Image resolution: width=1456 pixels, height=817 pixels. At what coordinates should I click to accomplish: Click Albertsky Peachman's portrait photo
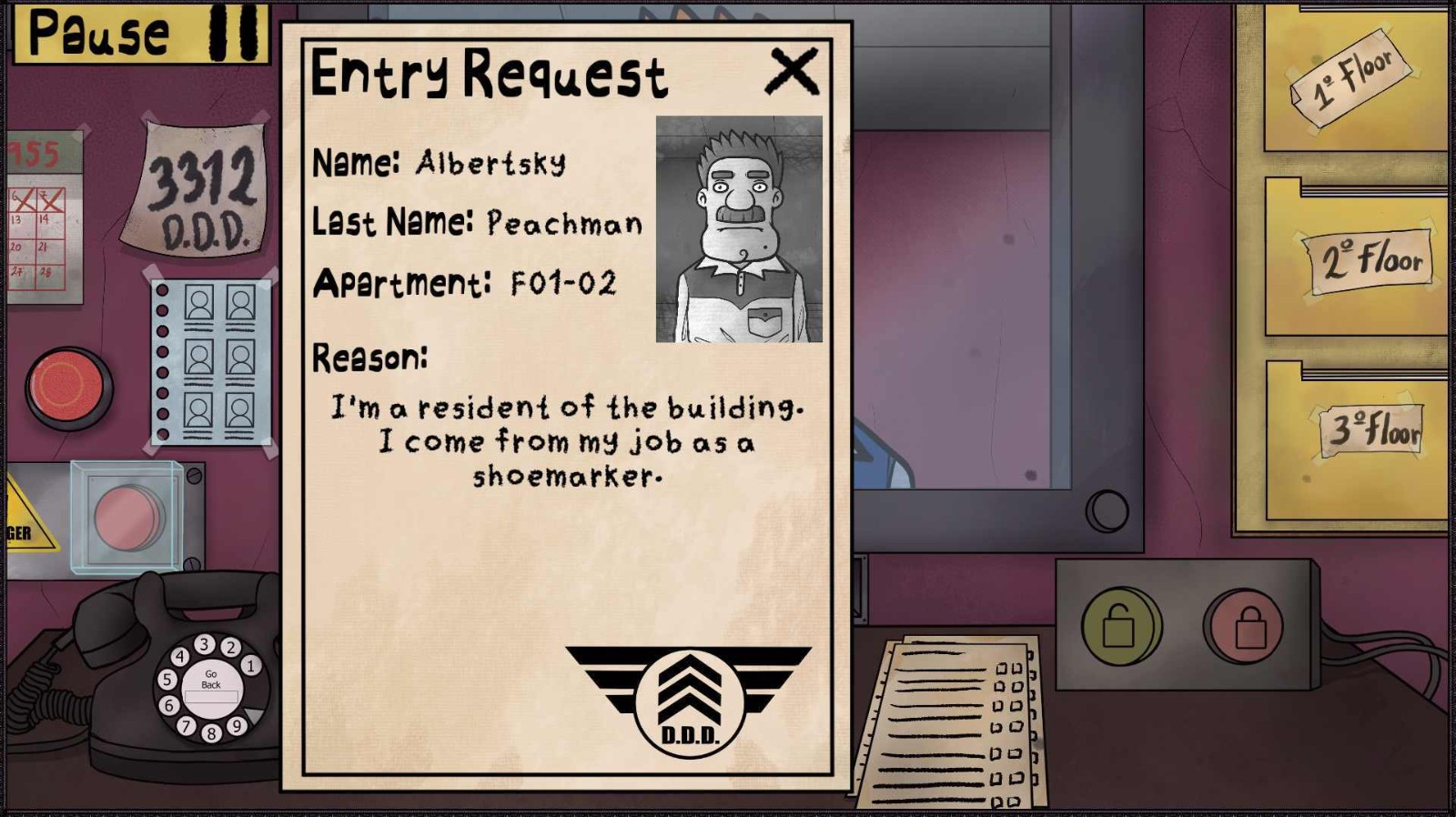click(x=739, y=227)
